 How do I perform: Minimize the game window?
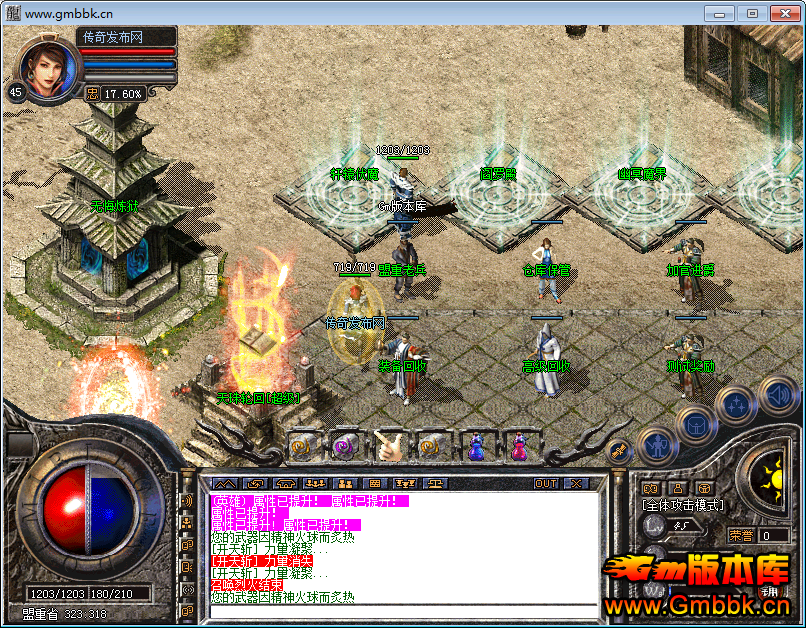click(x=720, y=13)
